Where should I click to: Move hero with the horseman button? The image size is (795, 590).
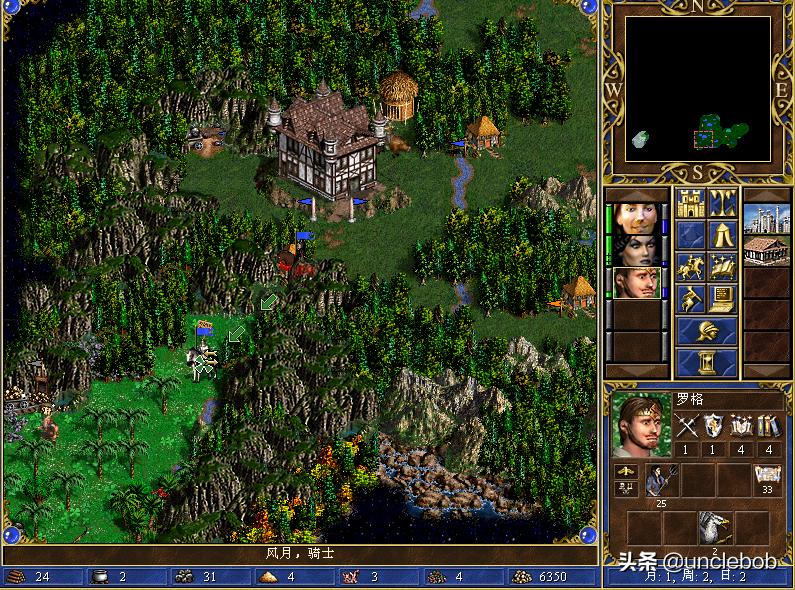[x=691, y=266]
